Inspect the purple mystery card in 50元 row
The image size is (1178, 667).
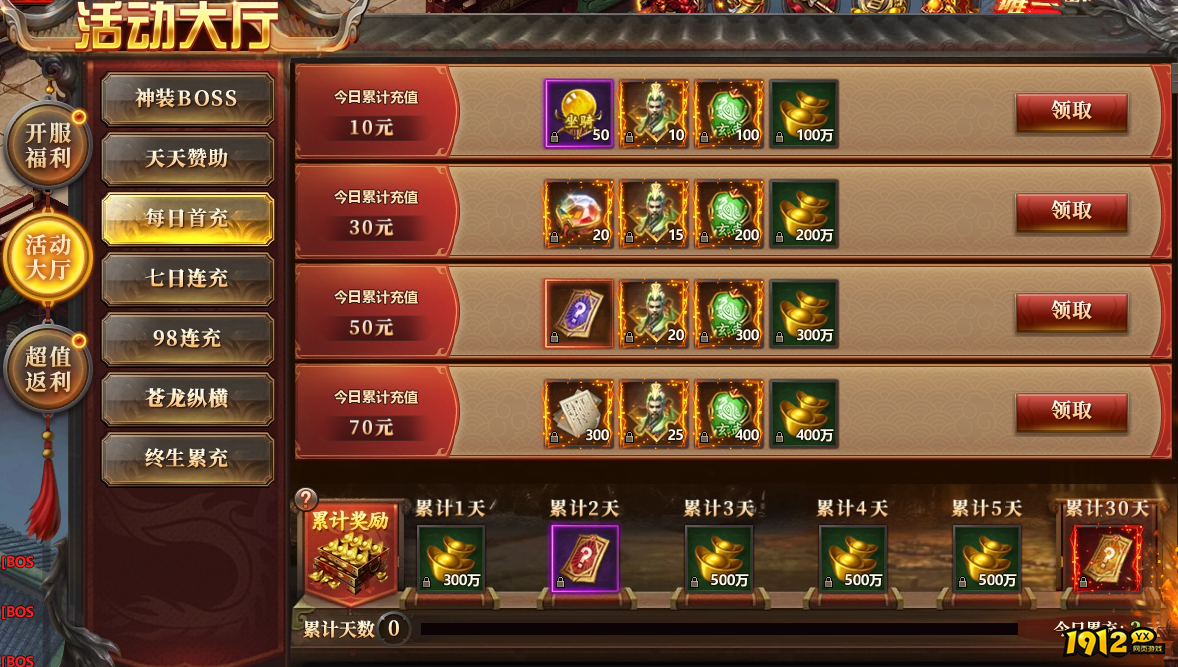pos(578,314)
